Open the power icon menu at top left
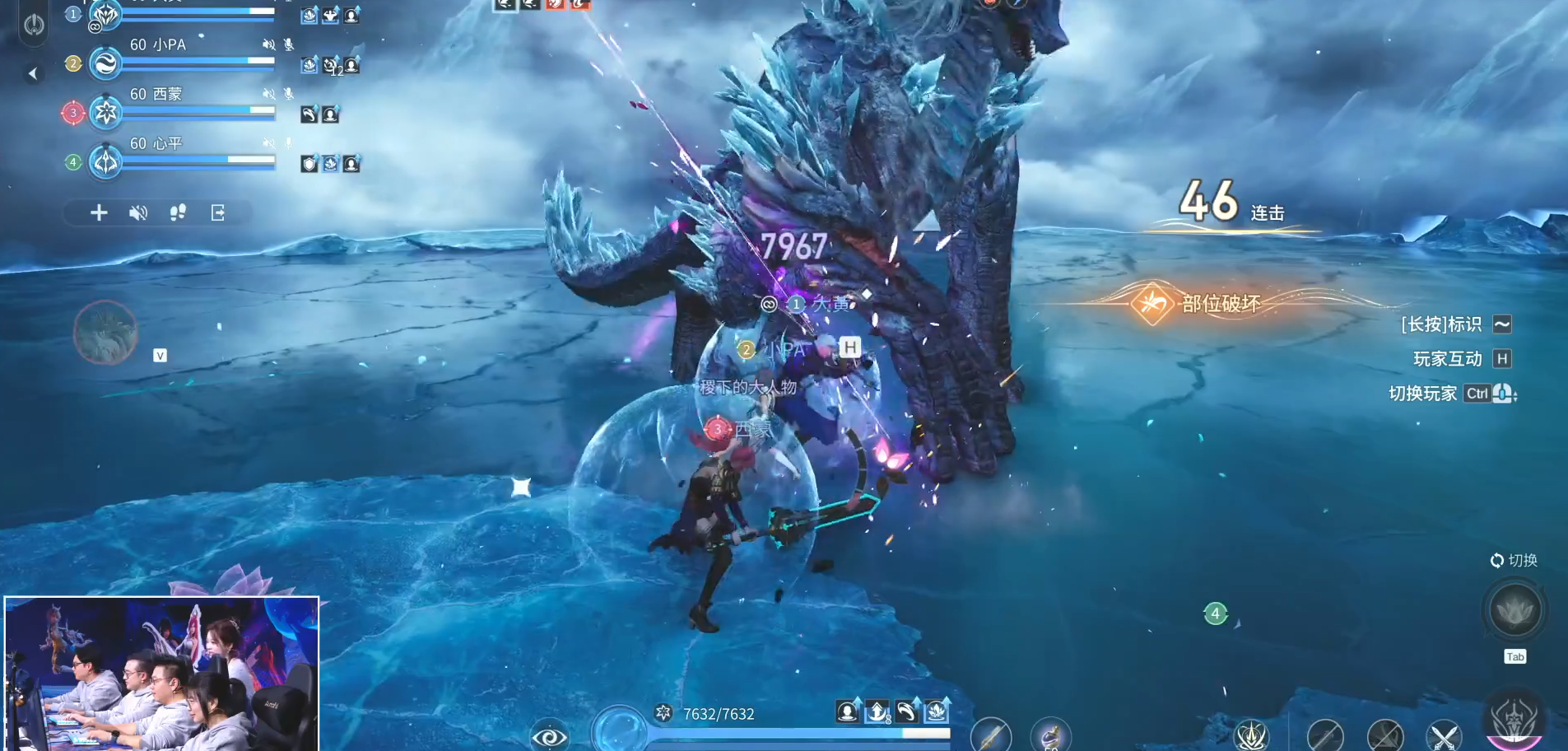This screenshot has height=751, width=1568. 34,24
